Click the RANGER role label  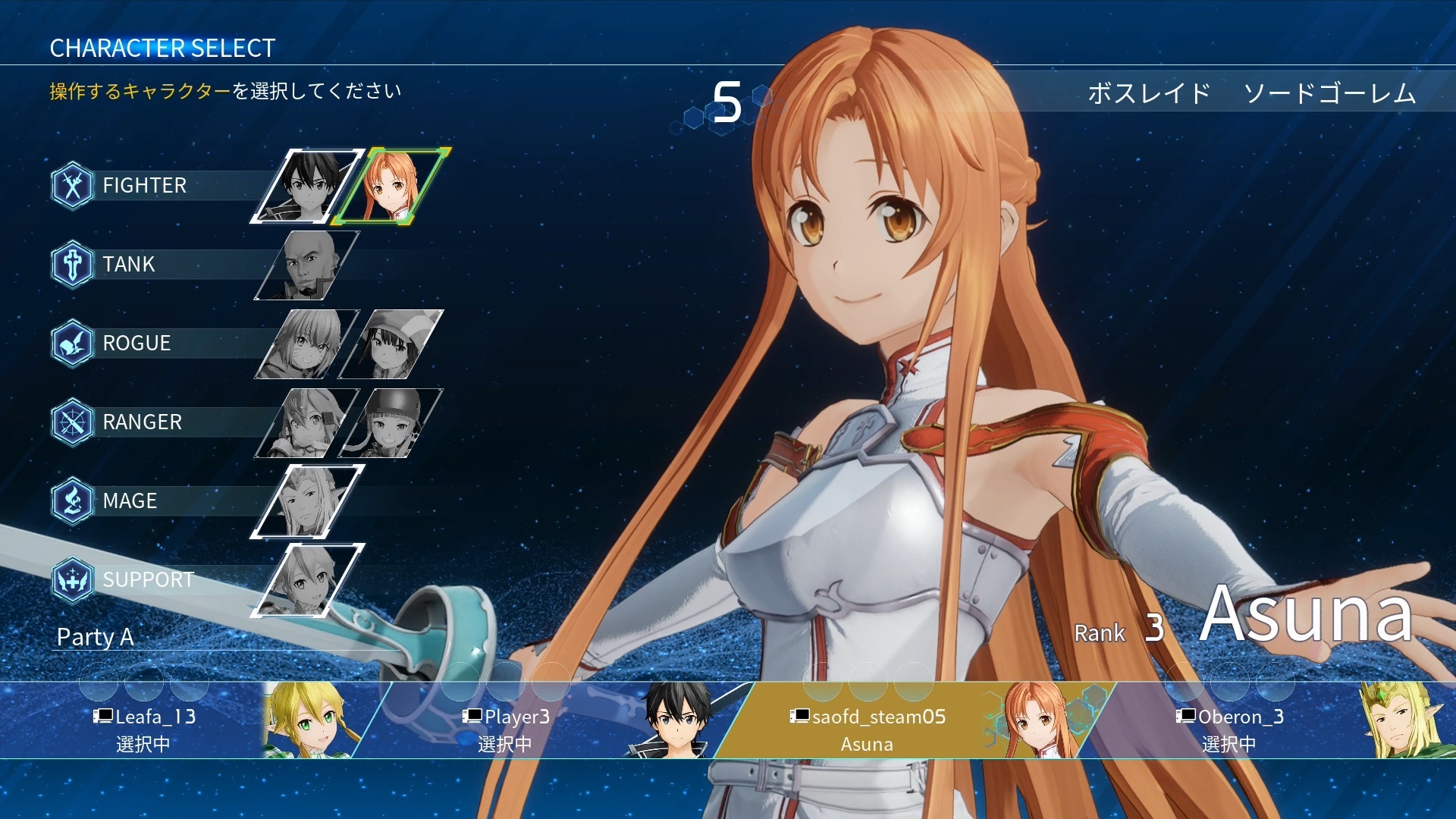coord(142,422)
